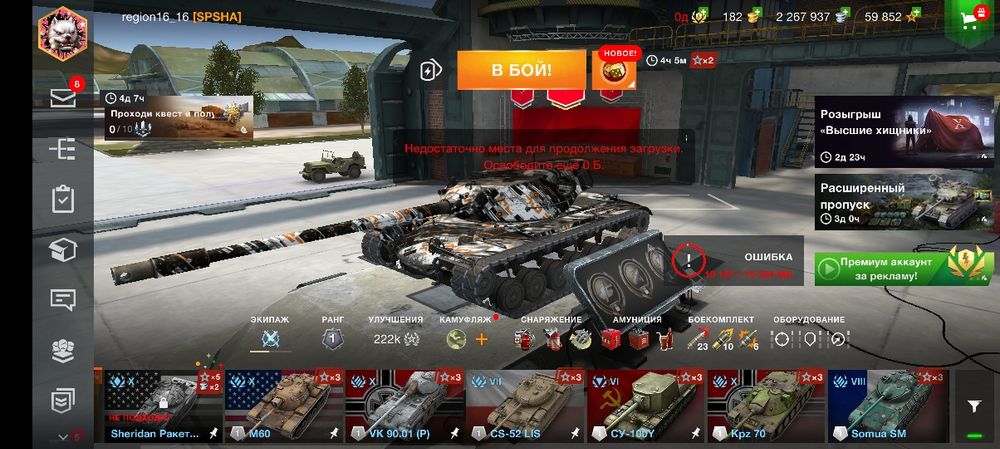This screenshot has width=1000, height=449.
Task: Select the Kpz 70 tank
Action: (766, 405)
